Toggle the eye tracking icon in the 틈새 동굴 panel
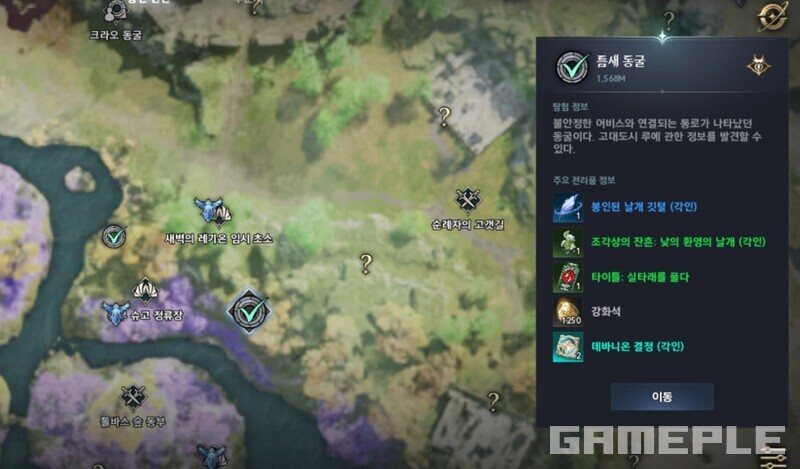Screen dimensions: 800x469 (x=758, y=66)
